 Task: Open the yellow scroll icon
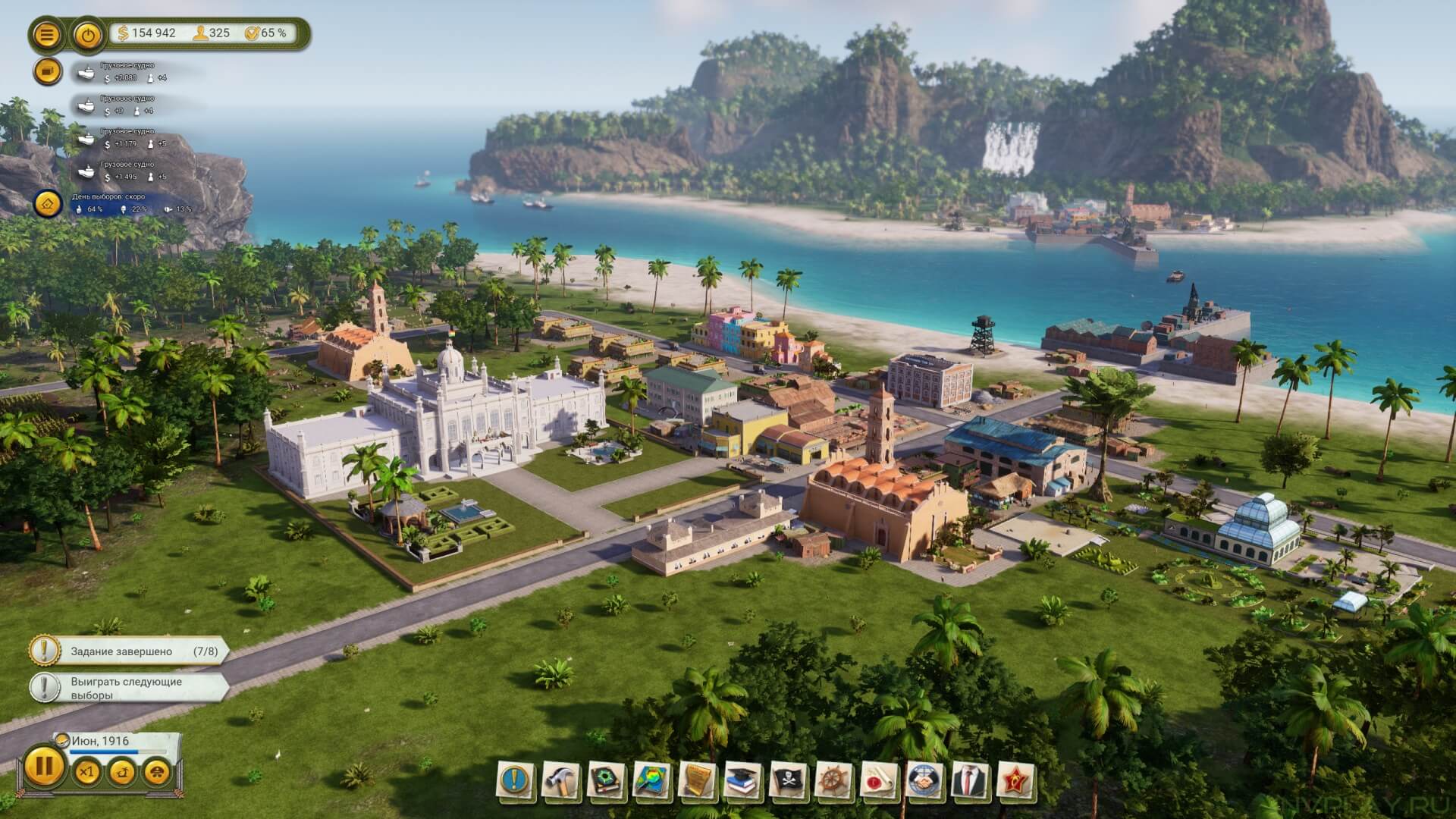[x=698, y=780]
